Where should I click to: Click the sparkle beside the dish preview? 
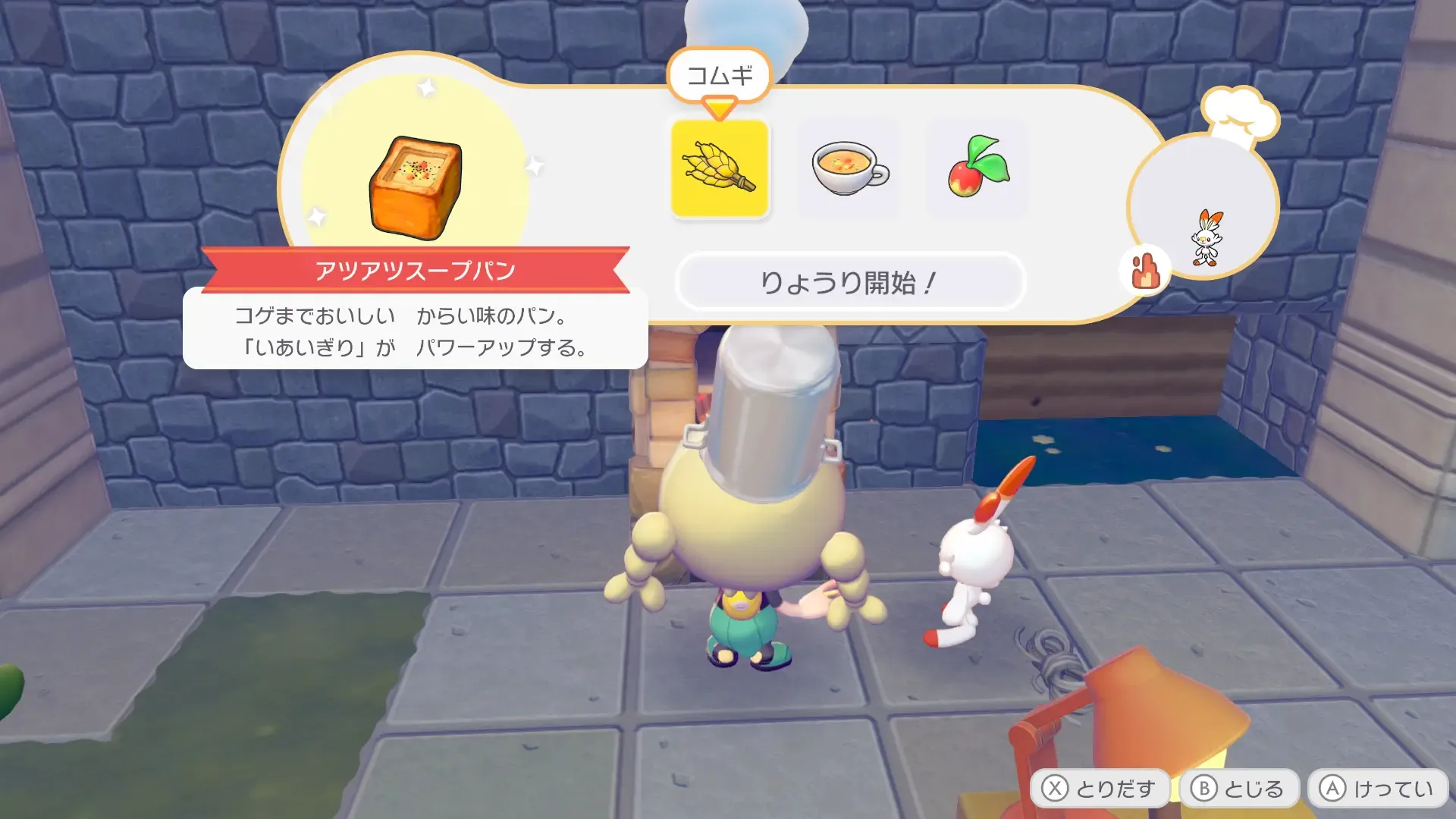(x=535, y=163)
